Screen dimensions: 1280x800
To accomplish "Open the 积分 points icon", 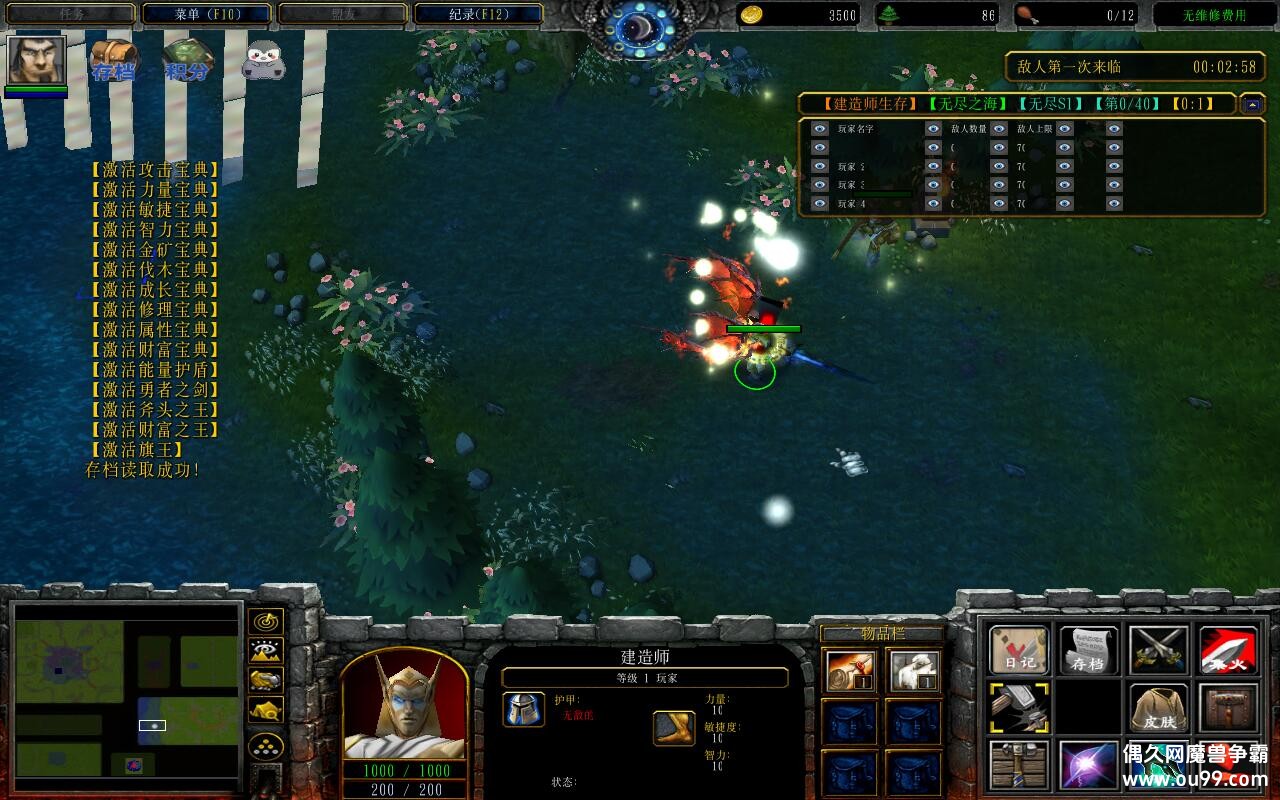I will tap(188, 60).
